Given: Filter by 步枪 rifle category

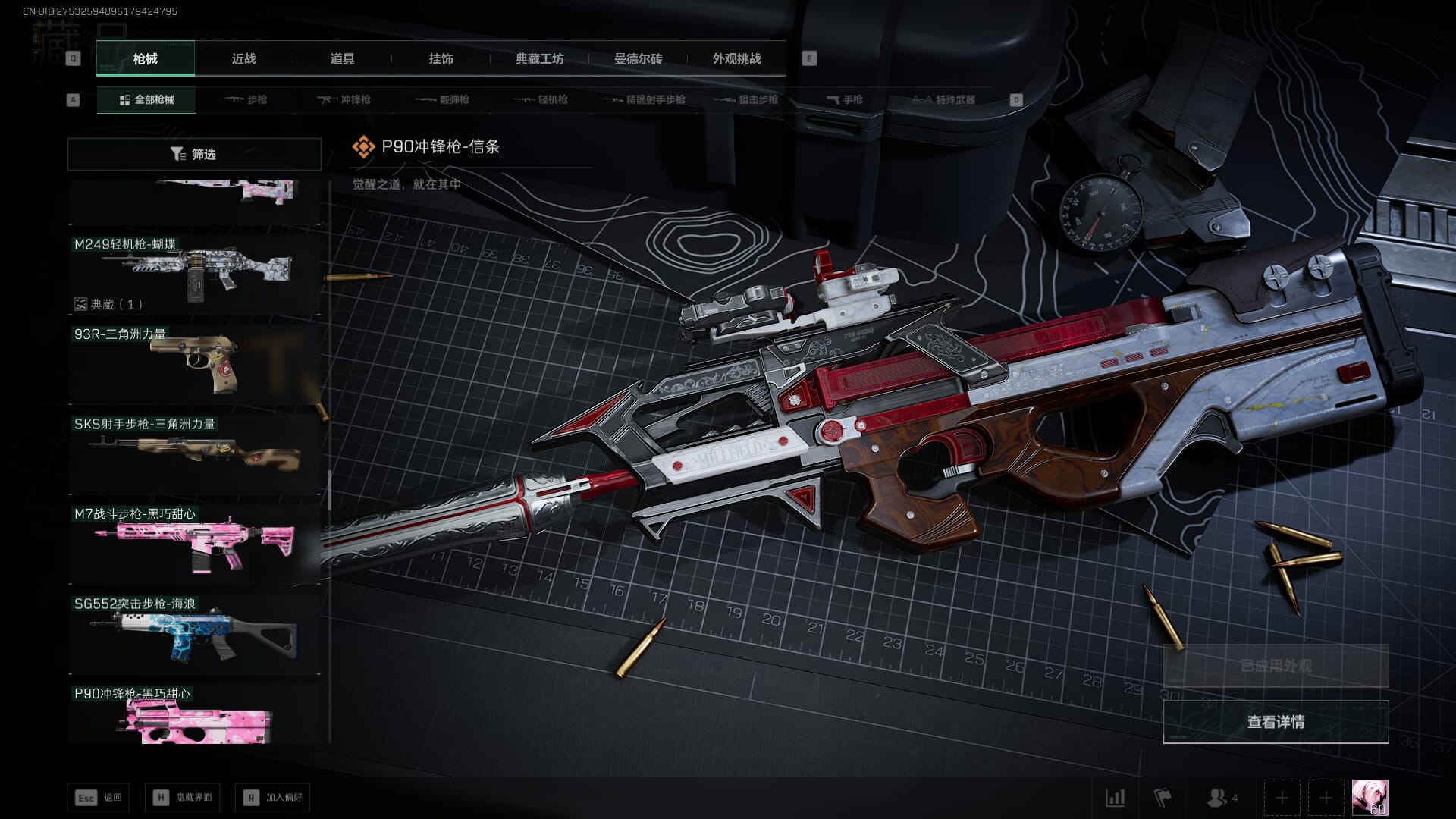Looking at the screenshot, I should tap(246, 100).
